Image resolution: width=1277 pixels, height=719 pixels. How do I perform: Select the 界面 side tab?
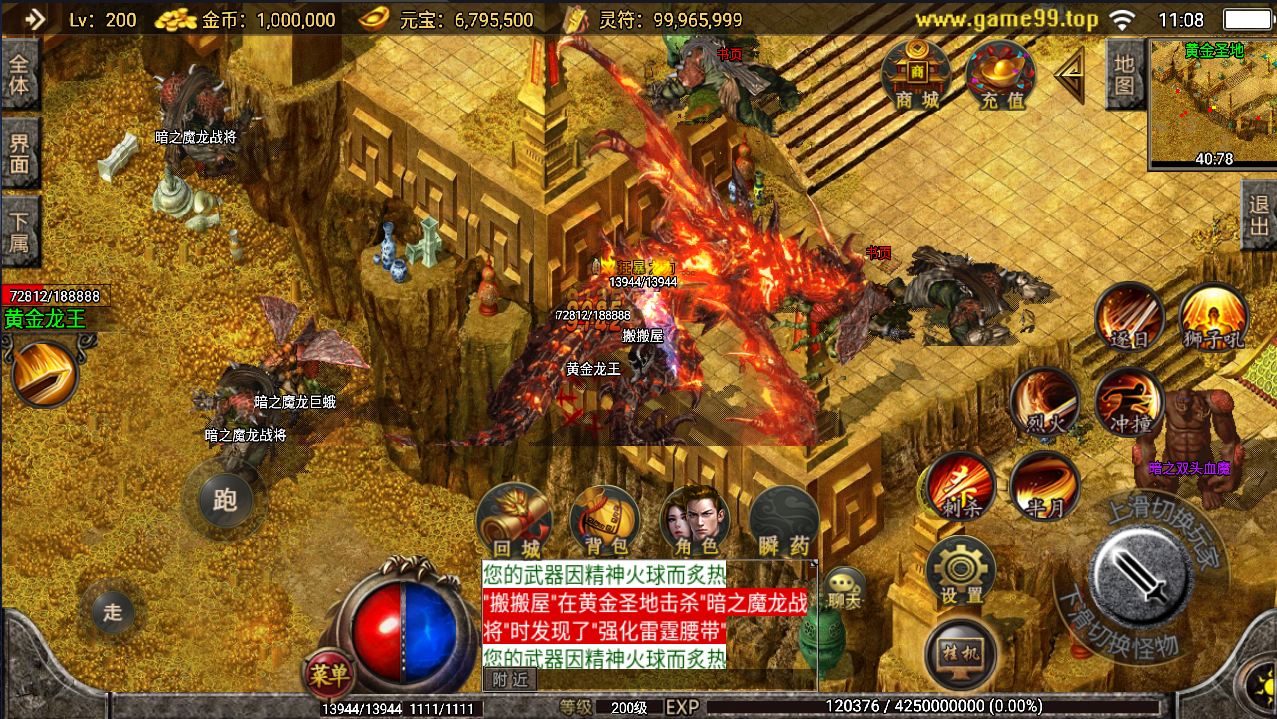(x=19, y=153)
